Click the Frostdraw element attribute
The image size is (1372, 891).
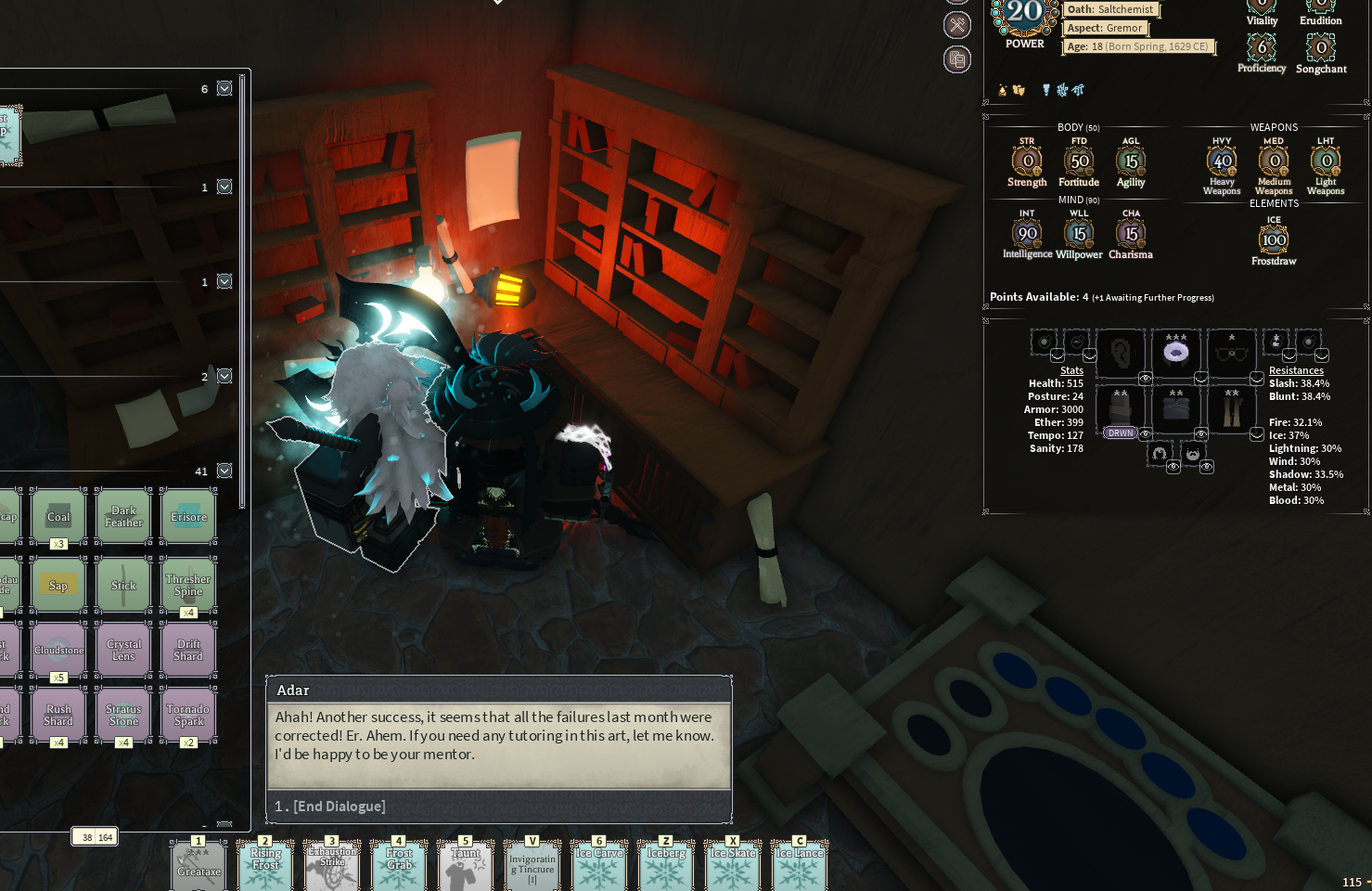pyautogui.click(x=1274, y=240)
